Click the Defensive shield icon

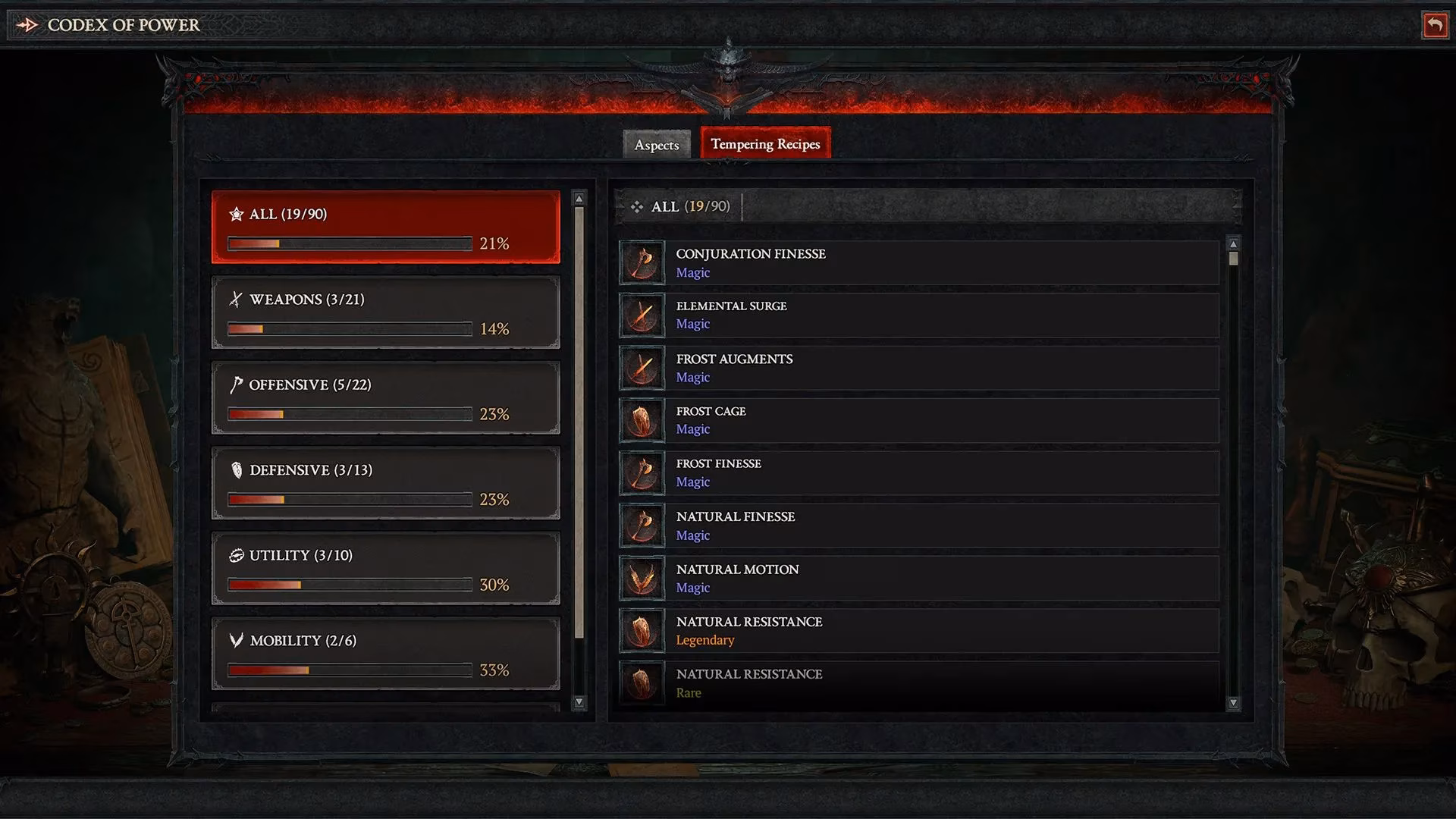[237, 470]
